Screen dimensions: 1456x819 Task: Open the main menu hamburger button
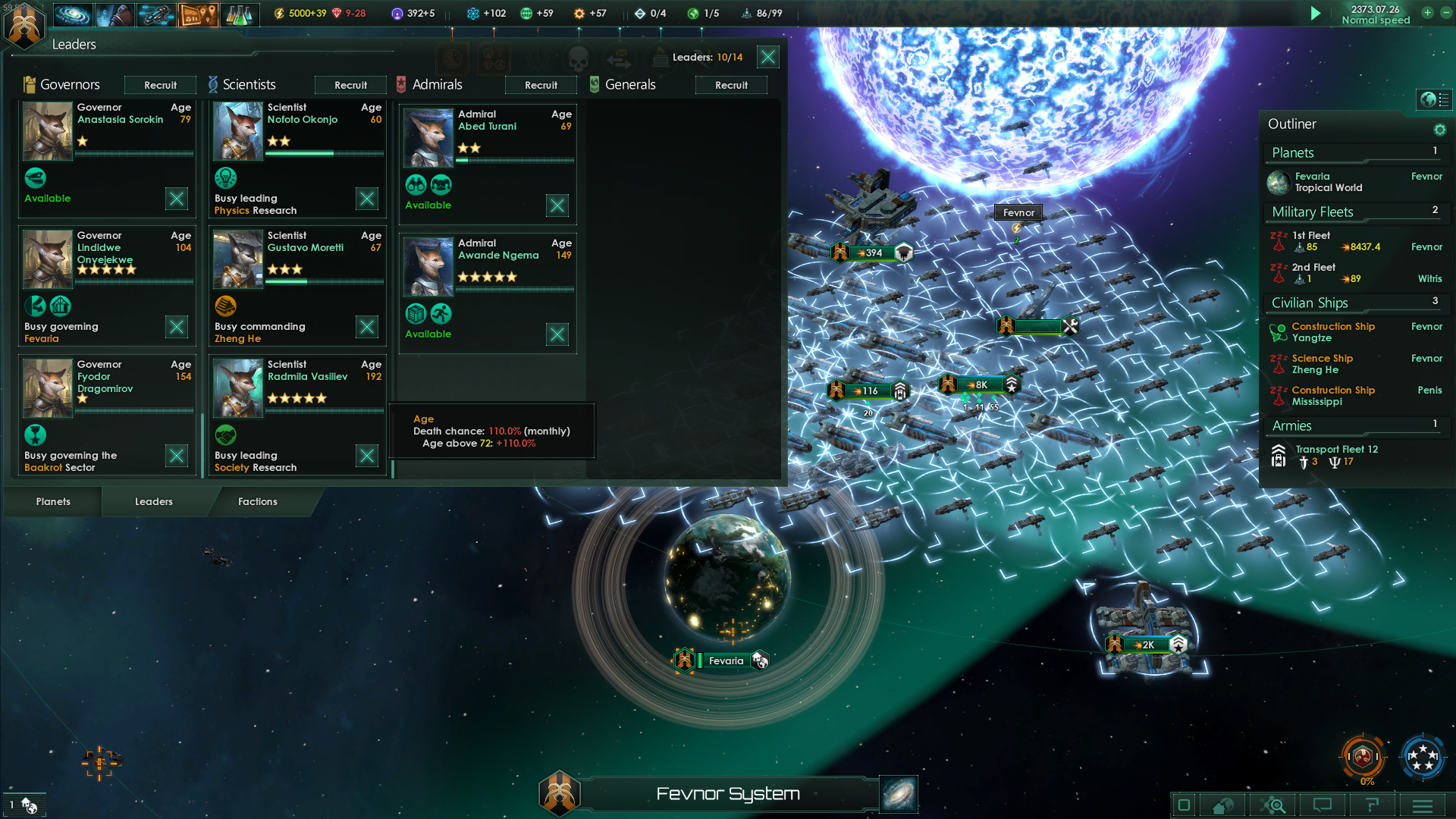1423,805
